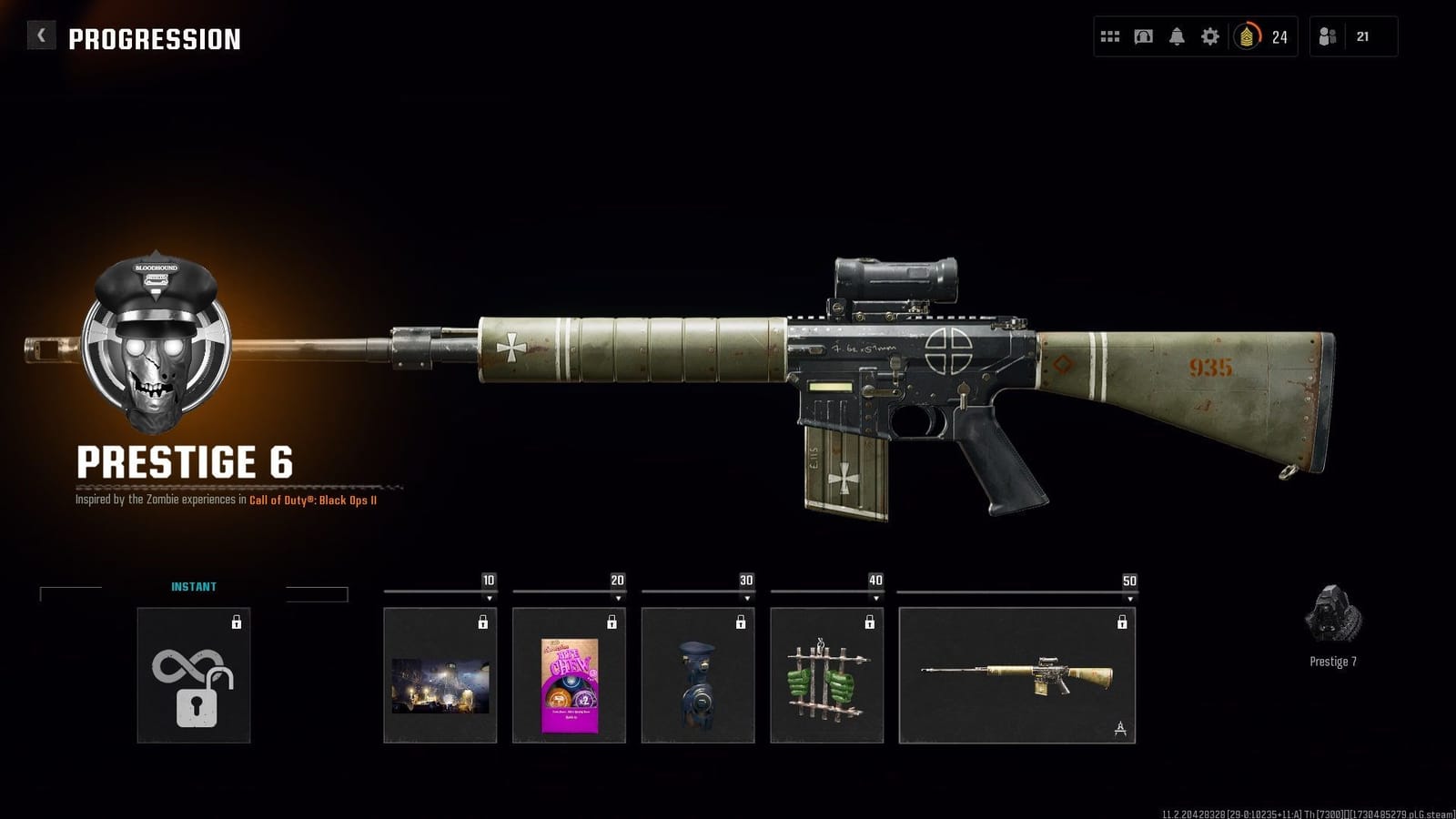Expand the dropdown arrow under level 10 marker

click(x=489, y=599)
